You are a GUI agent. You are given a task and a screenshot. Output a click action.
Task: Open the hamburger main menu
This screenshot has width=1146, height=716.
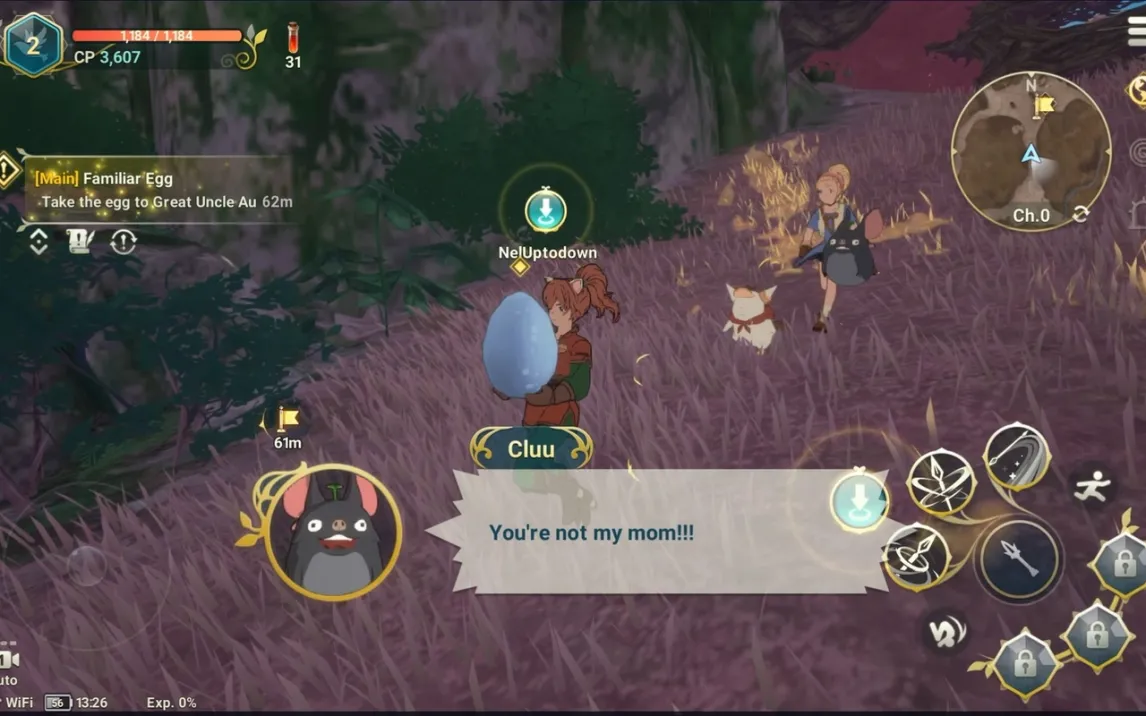[1135, 28]
